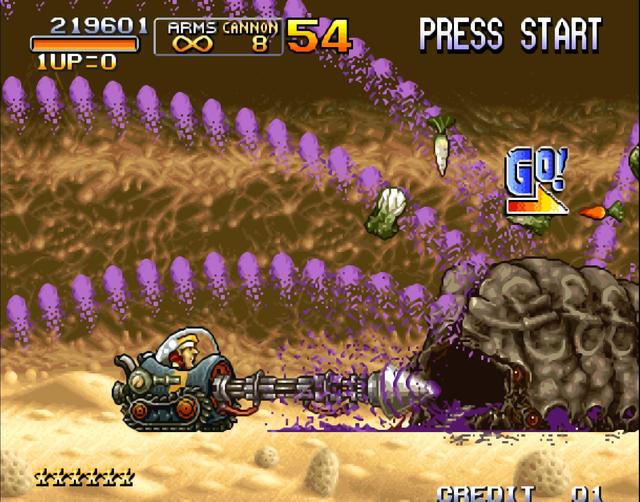Select the ARMS and CANNON weapon panel
Viewport: 640px width, 502px height.
pos(218,36)
